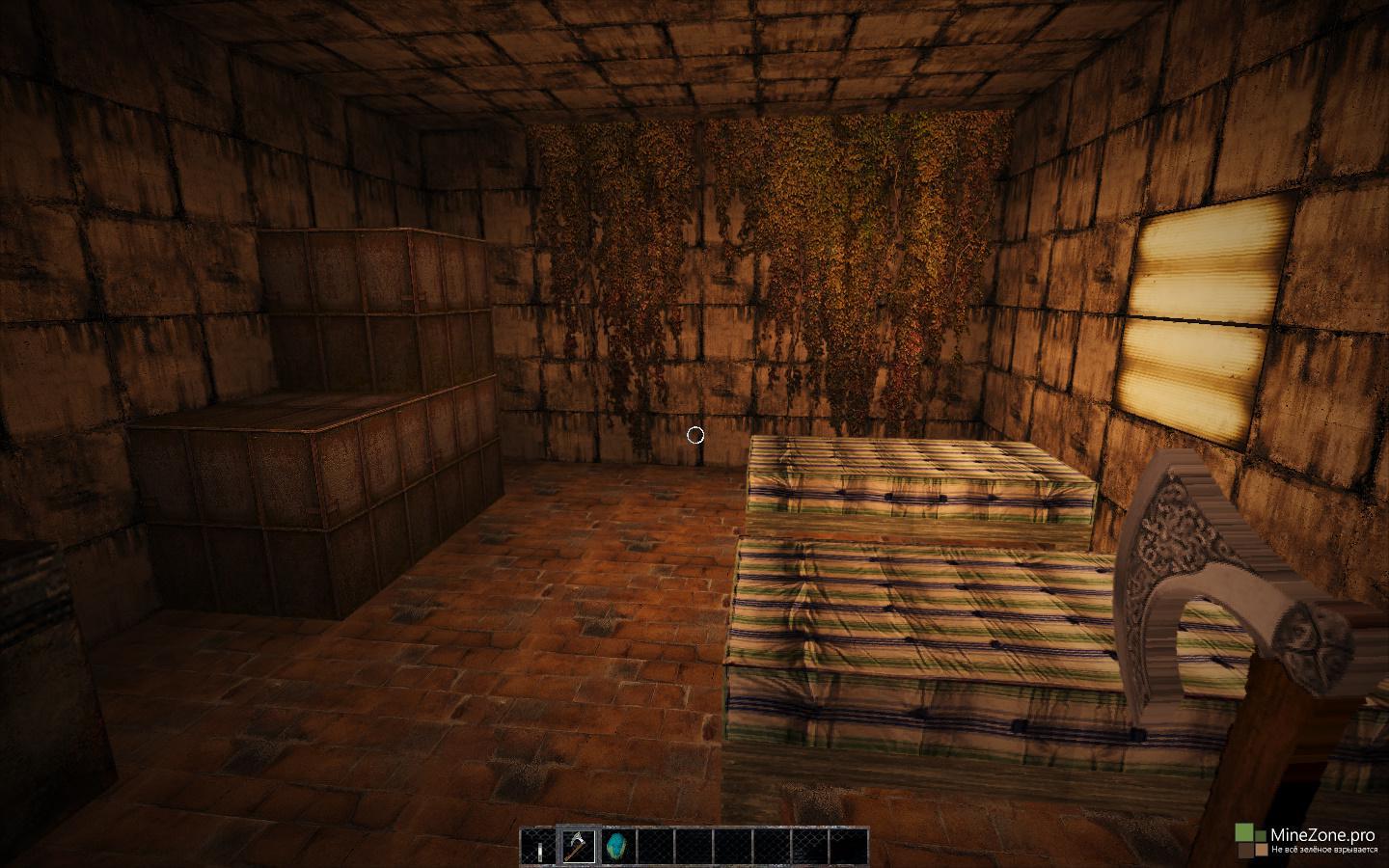The height and width of the screenshot is (868, 1389).
Task: Select the small white stick hotbar slot
Action: tap(540, 848)
